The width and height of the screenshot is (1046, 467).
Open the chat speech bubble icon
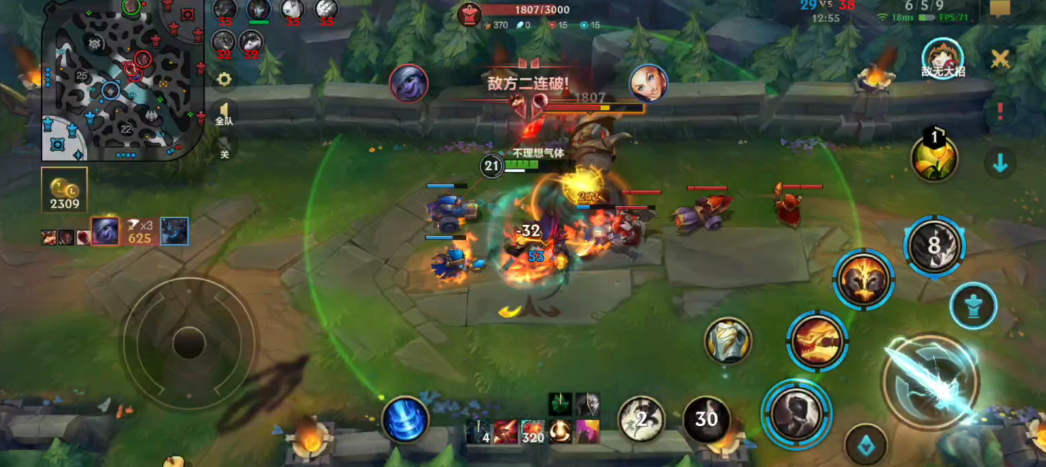(999, 9)
